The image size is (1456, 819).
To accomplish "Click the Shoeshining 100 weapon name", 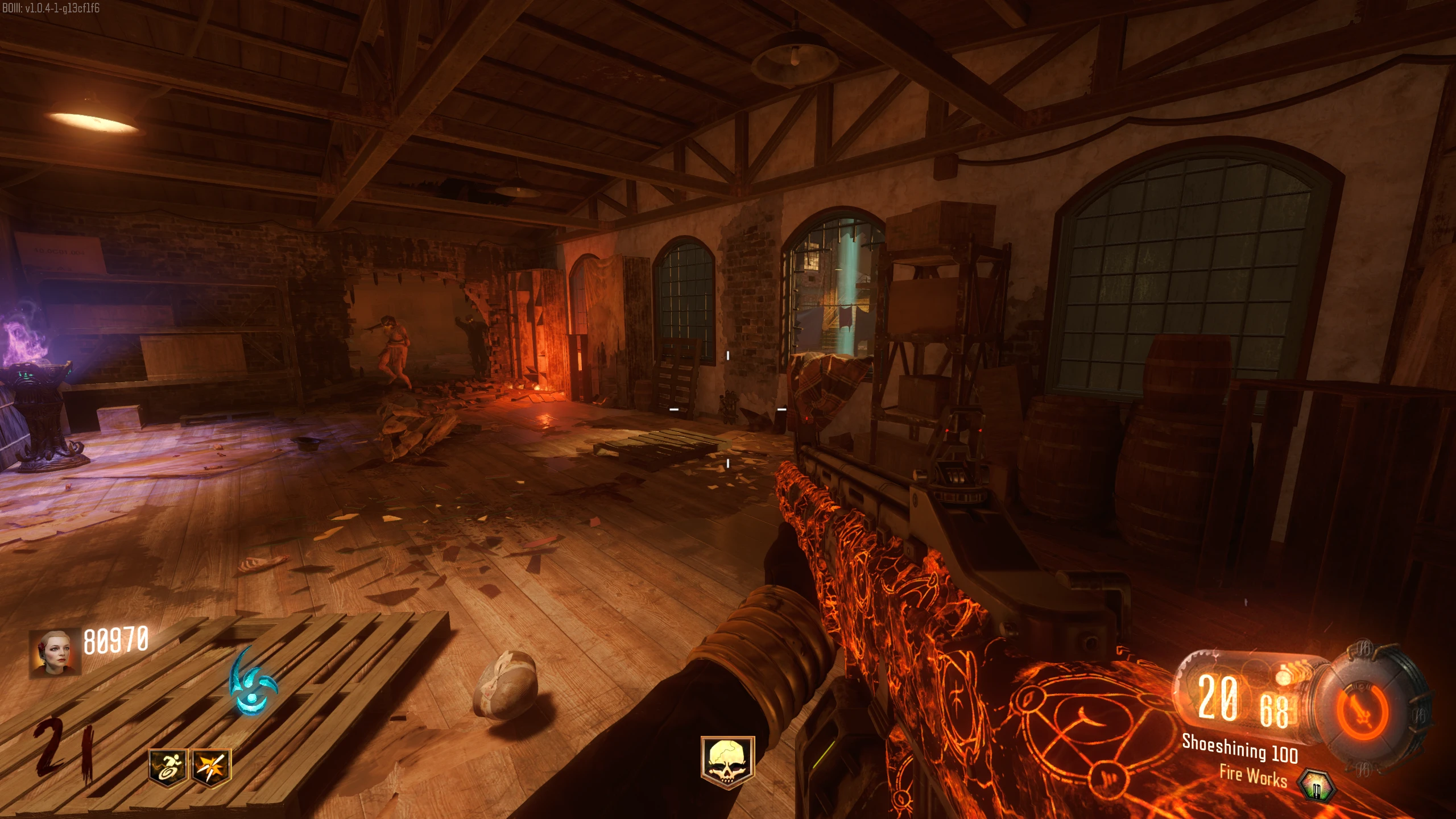I will tap(1239, 748).
